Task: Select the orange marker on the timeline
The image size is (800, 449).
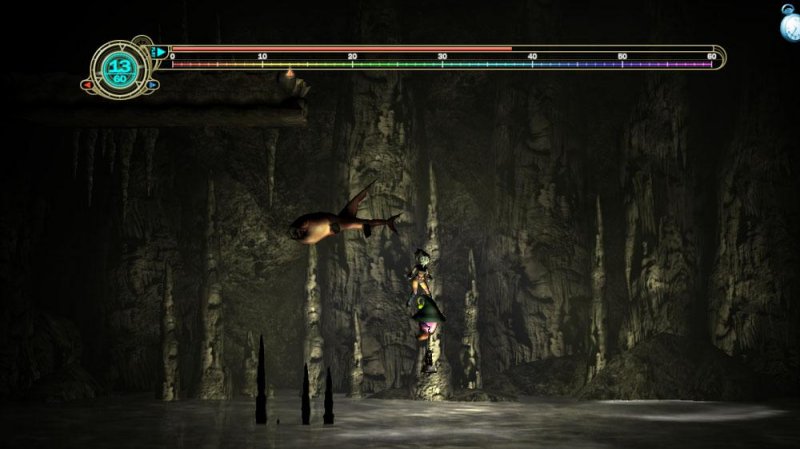Action: [x=289, y=72]
